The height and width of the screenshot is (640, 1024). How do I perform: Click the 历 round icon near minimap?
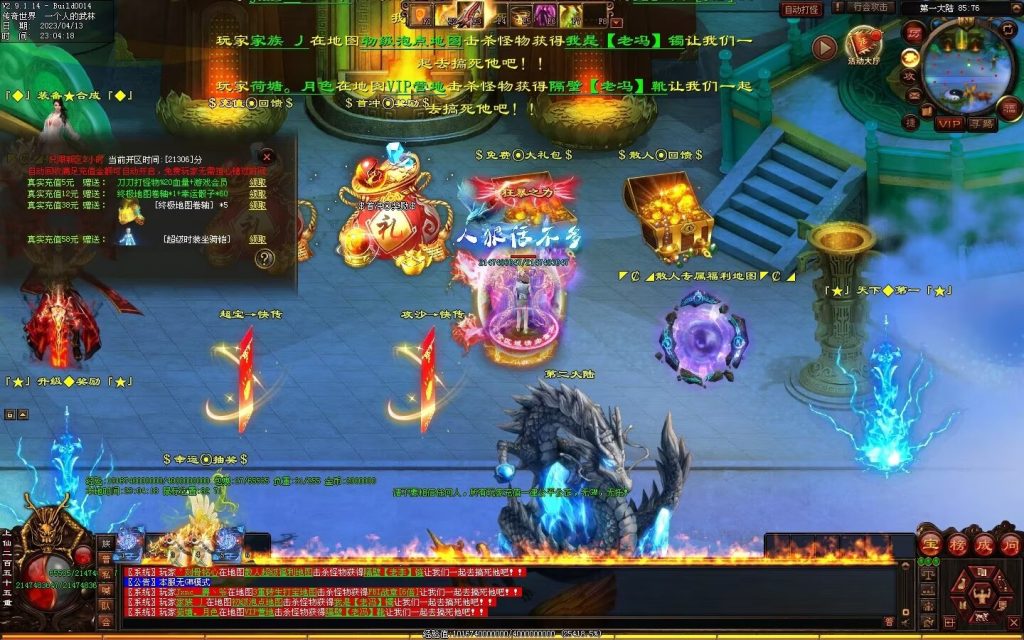pos(914,31)
